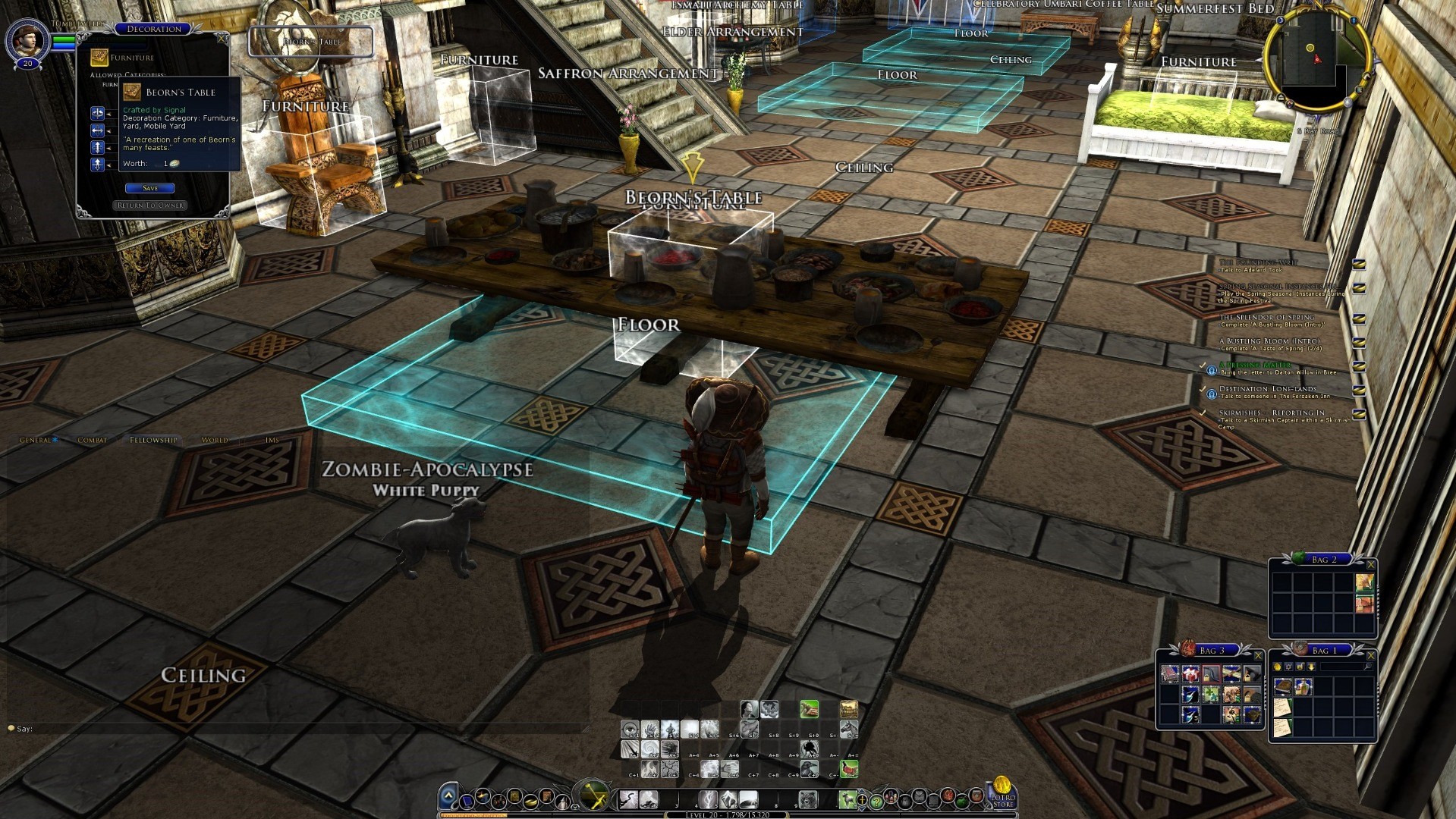Image resolution: width=1456 pixels, height=819 pixels.
Task: Select the gift box item in Bag 3
Action: click(1190, 673)
